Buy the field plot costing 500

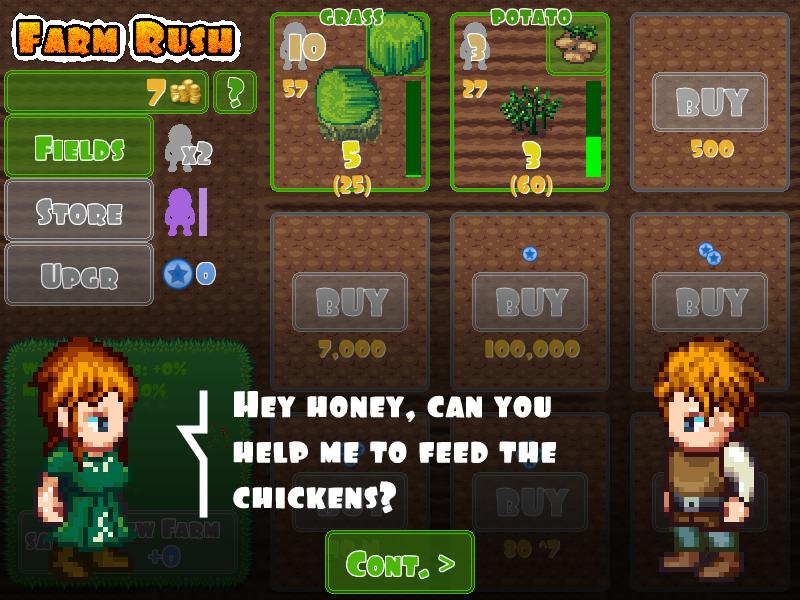point(710,102)
